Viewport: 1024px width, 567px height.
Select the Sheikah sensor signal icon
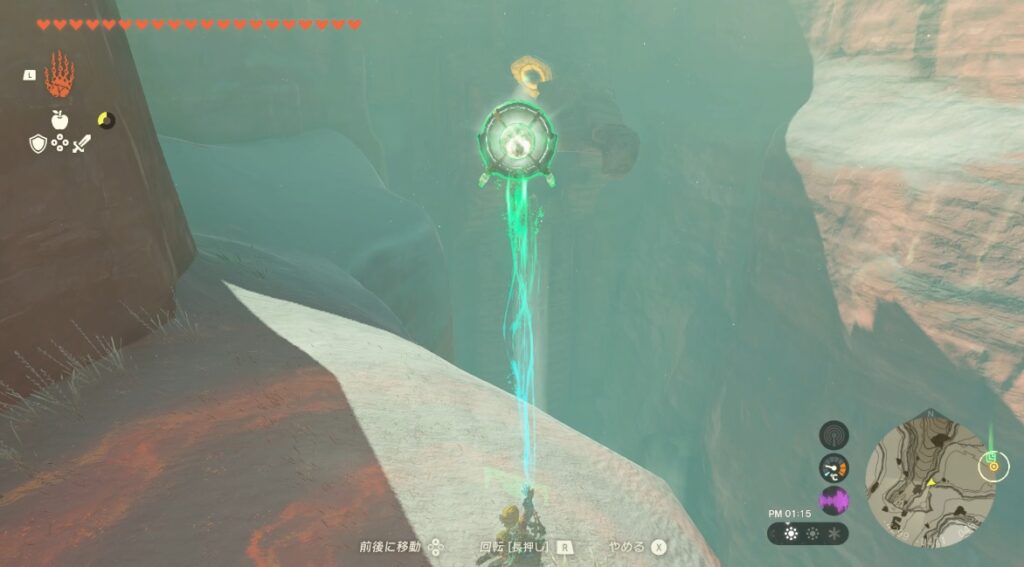[x=834, y=435]
